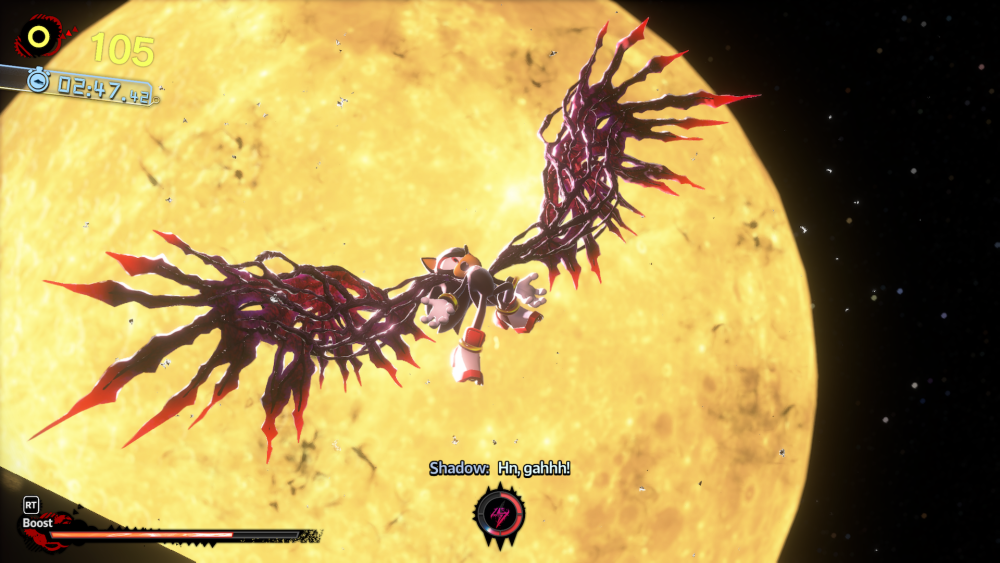The width and height of the screenshot is (1000, 563).
Task: Activate the Doom power emblem icon
Action: pyautogui.click(x=497, y=513)
